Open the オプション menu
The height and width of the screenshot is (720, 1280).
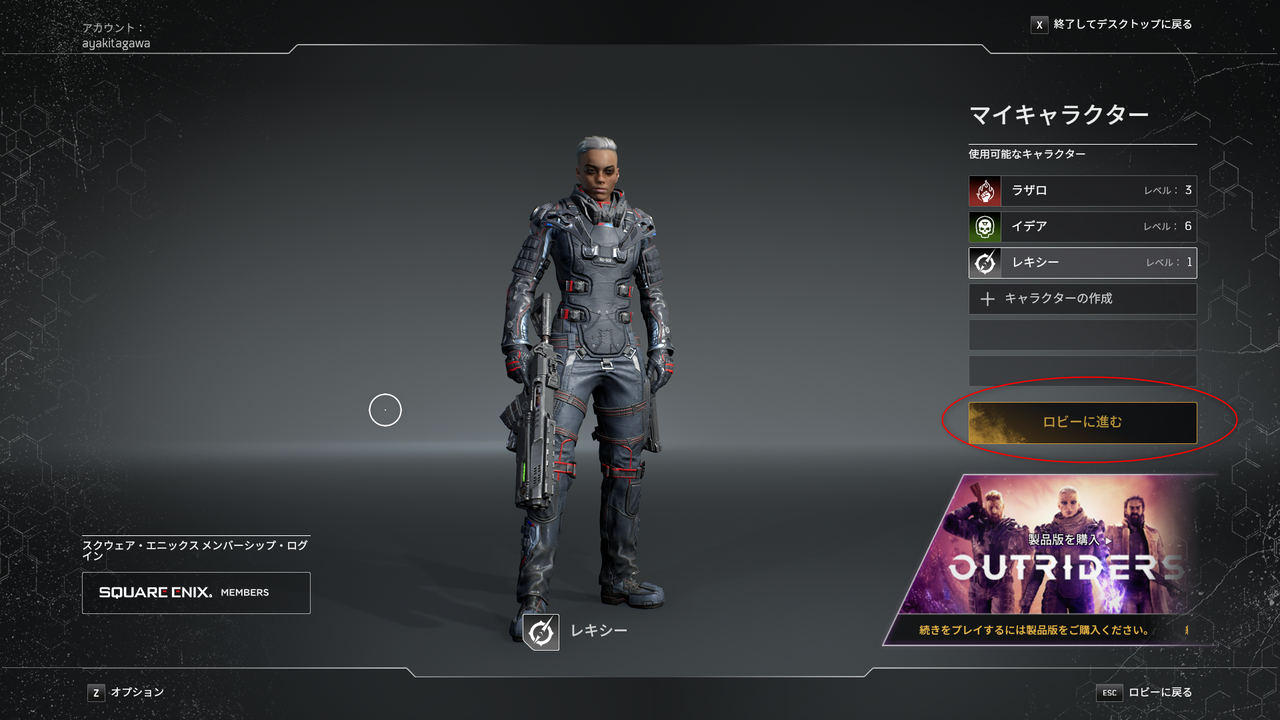click(x=126, y=692)
